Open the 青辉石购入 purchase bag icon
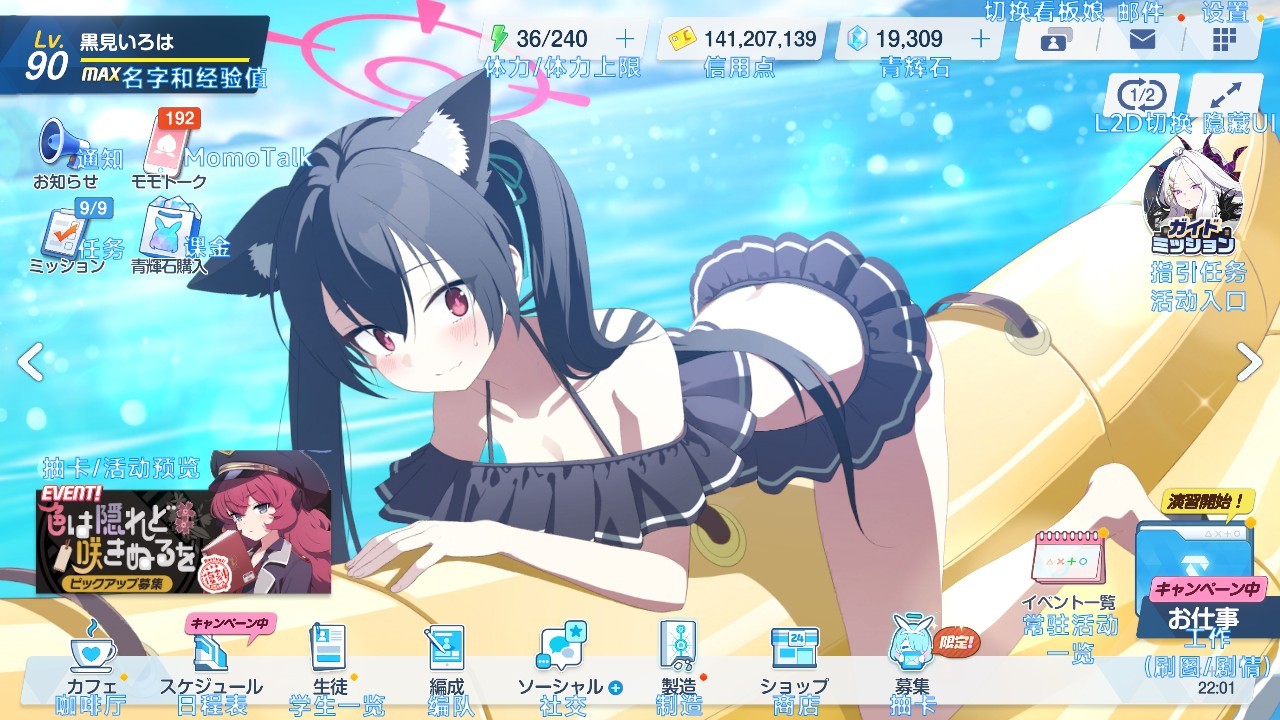This screenshot has height=720, width=1280. (x=166, y=228)
